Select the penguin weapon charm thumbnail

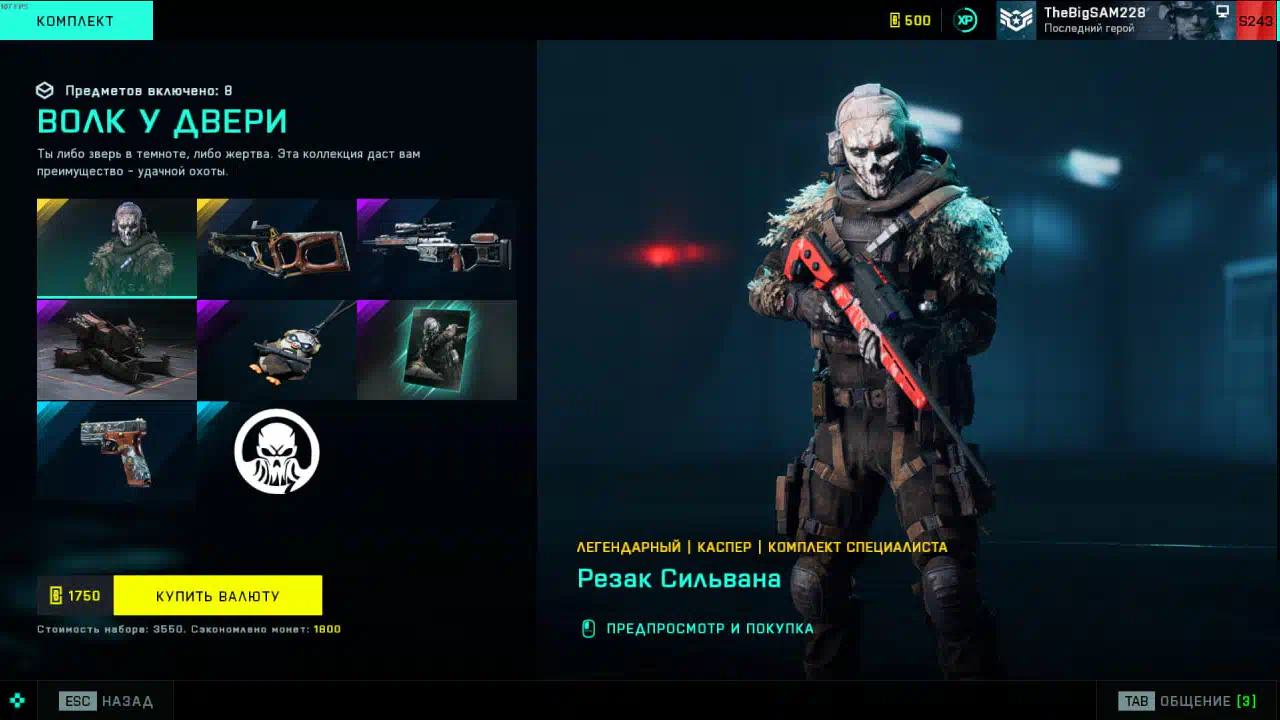276,350
